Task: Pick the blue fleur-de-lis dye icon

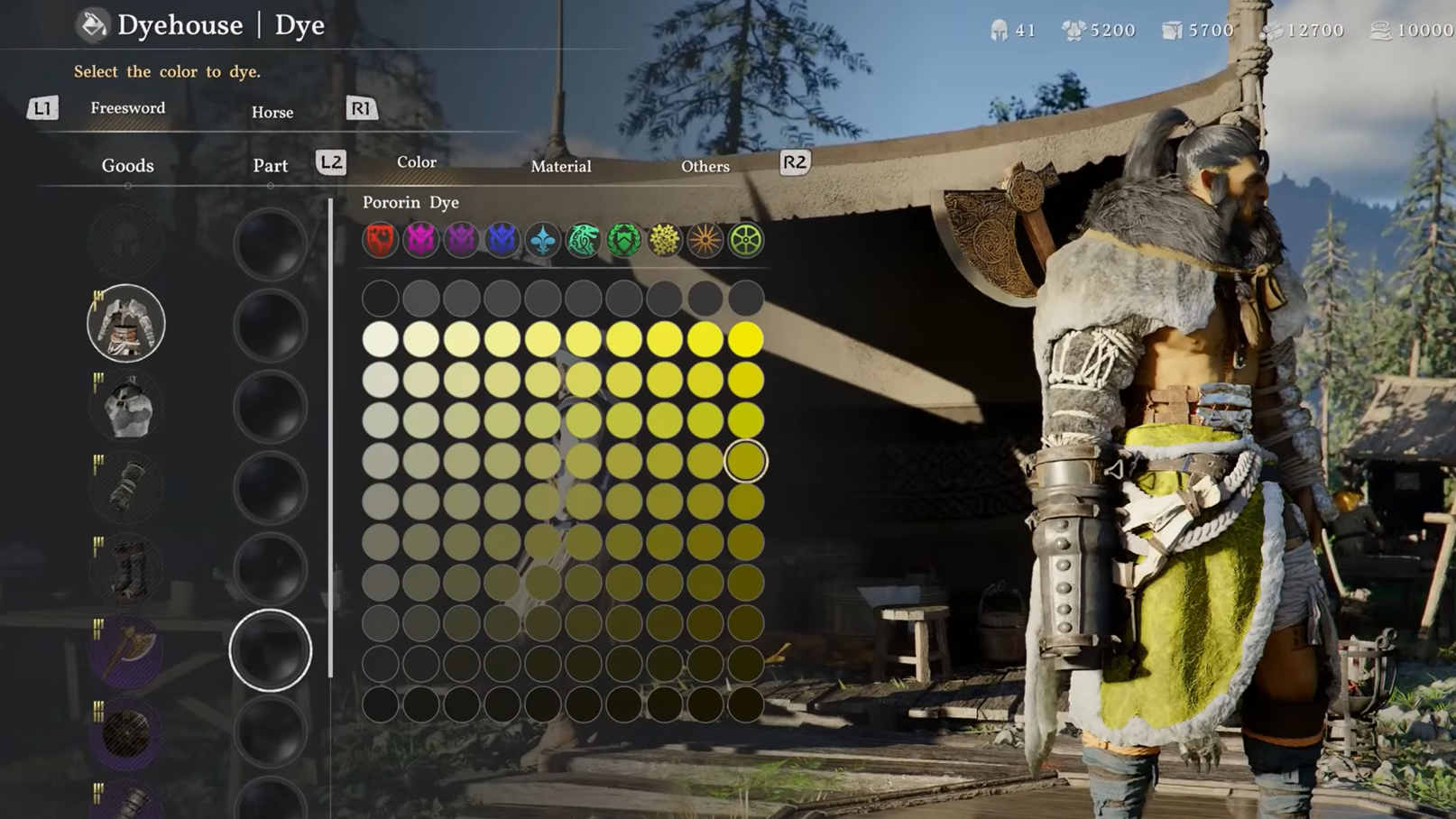Action: [x=543, y=240]
